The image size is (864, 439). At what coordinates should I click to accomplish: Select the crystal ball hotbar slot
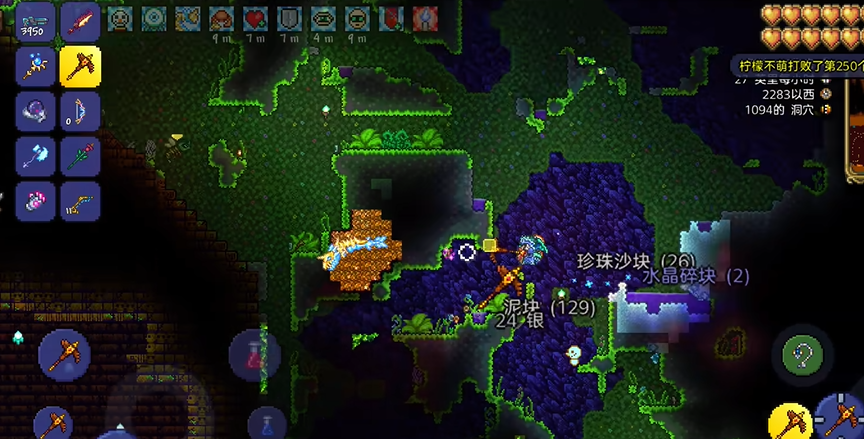pyautogui.click(x=36, y=111)
